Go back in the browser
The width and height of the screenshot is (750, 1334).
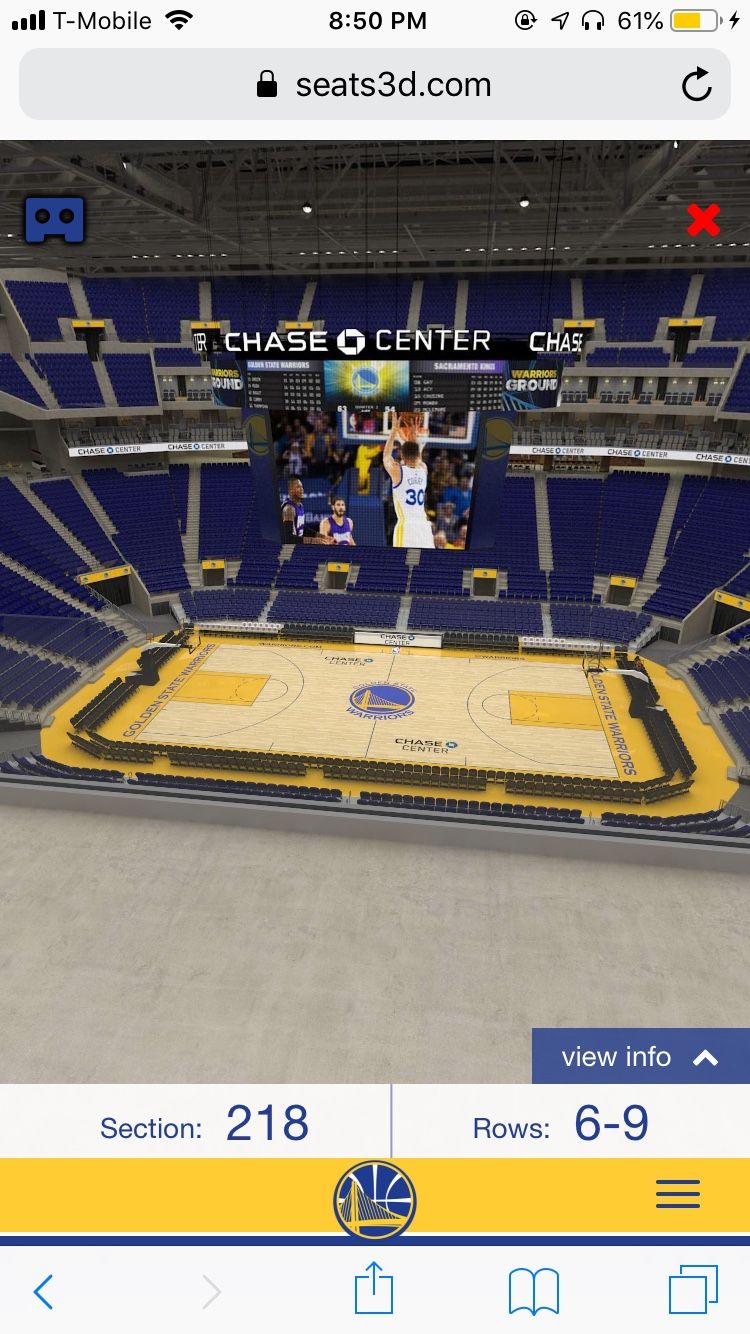coord(44,1292)
